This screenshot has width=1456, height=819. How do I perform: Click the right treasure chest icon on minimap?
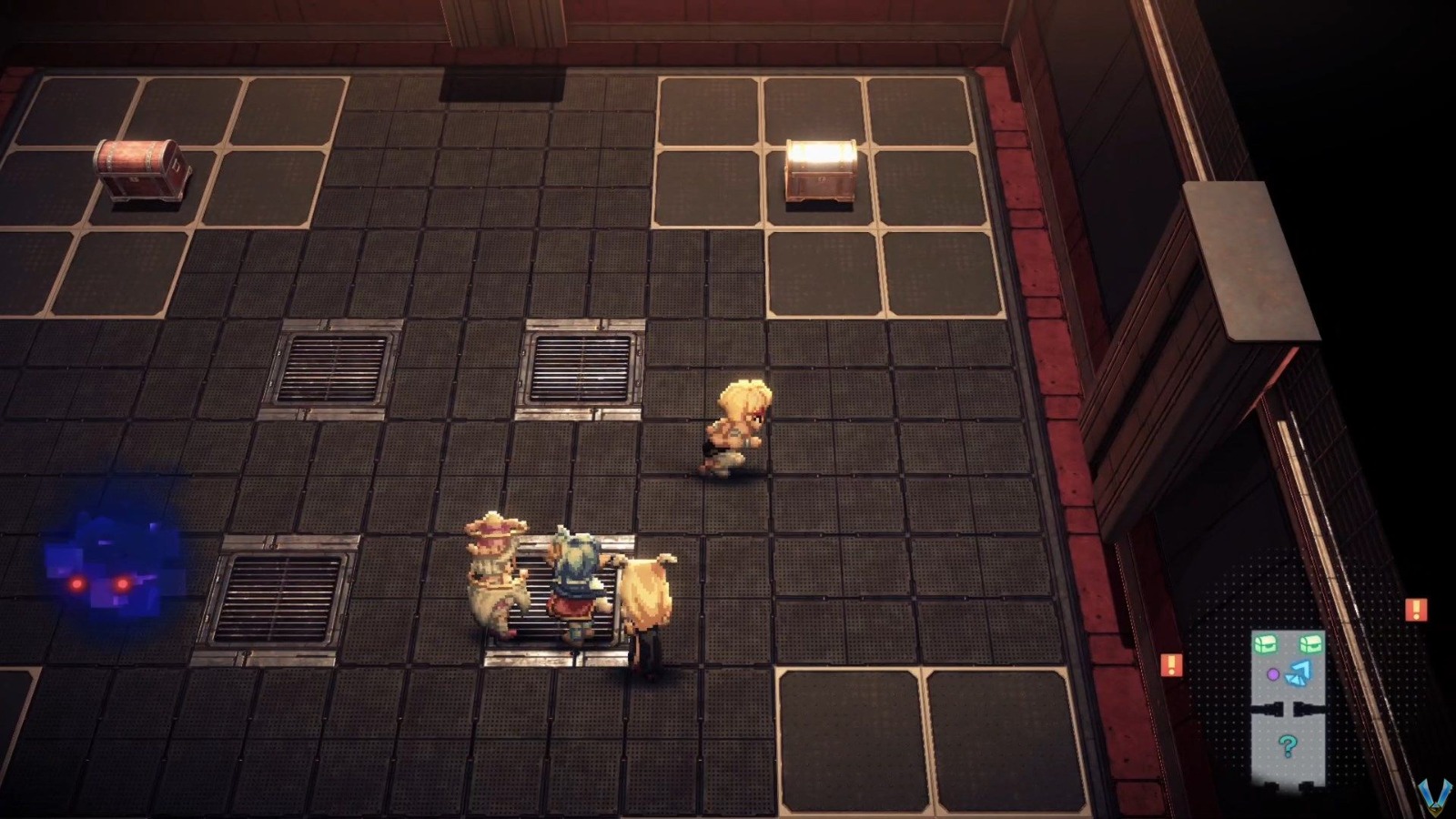point(1309,643)
